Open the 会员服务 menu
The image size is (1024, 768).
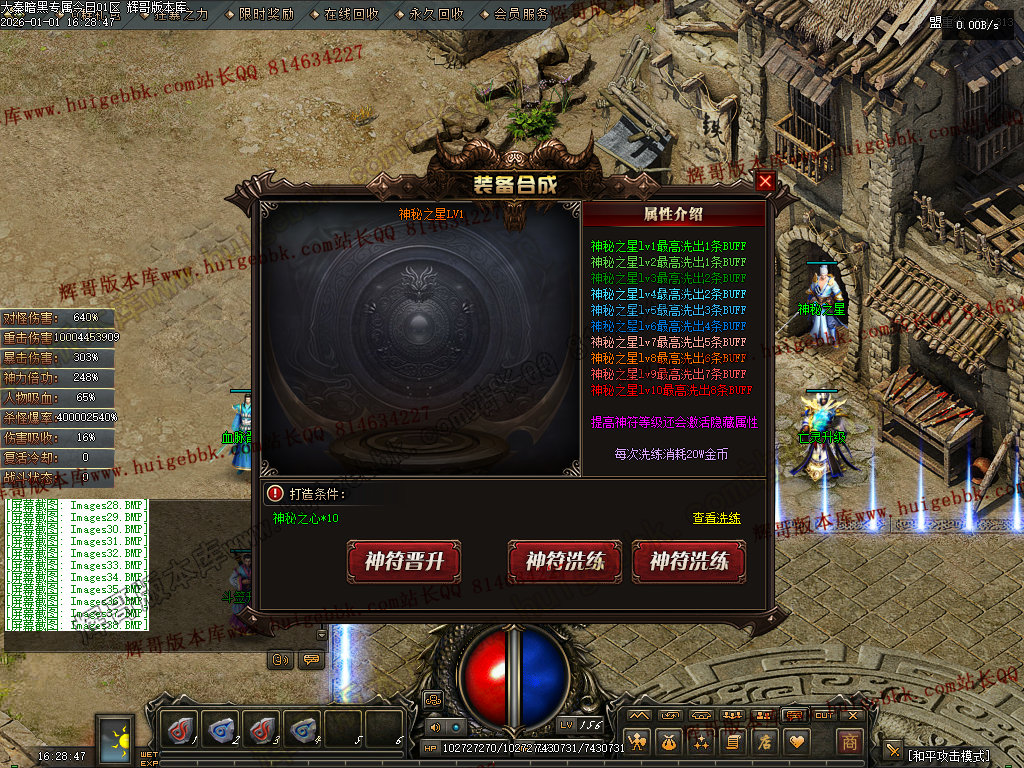tap(521, 14)
